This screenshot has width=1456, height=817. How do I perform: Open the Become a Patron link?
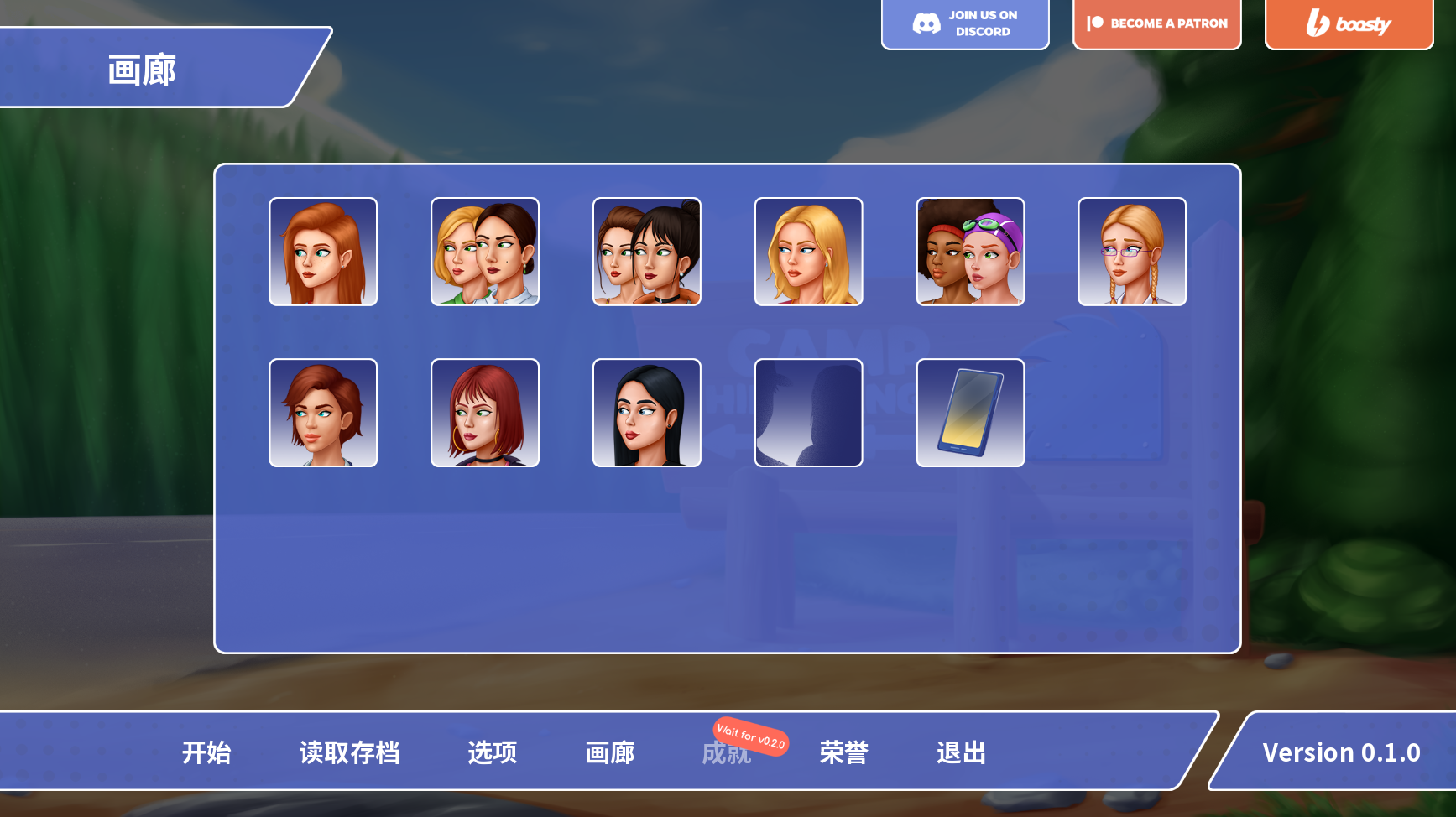pyautogui.click(x=1156, y=23)
